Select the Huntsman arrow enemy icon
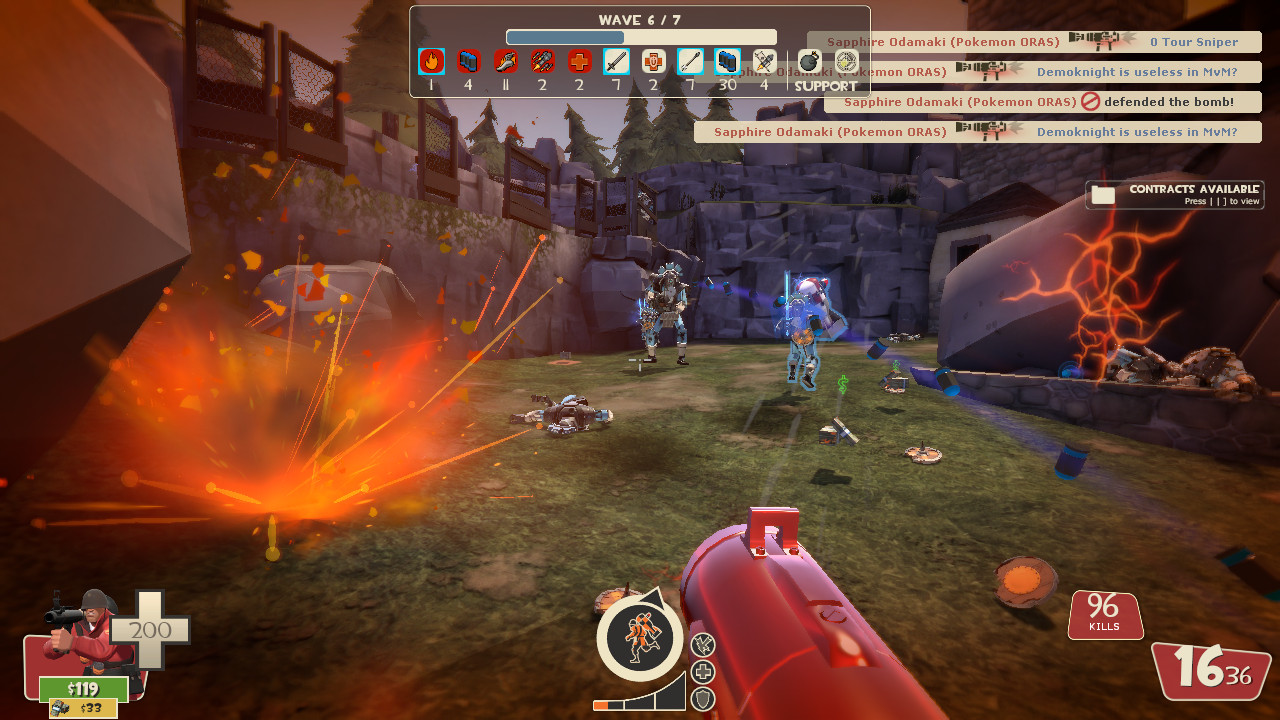The width and height of the screenshot is (1280, 720). click(x=690, y=62)
